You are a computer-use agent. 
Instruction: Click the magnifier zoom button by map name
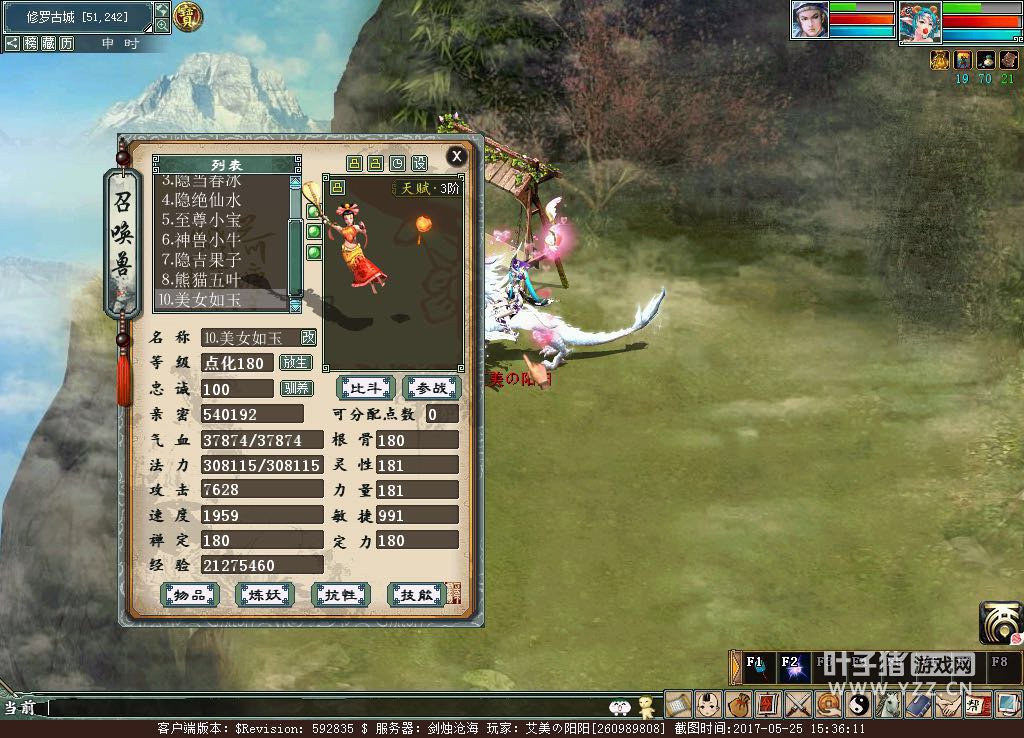pos(162,25)
